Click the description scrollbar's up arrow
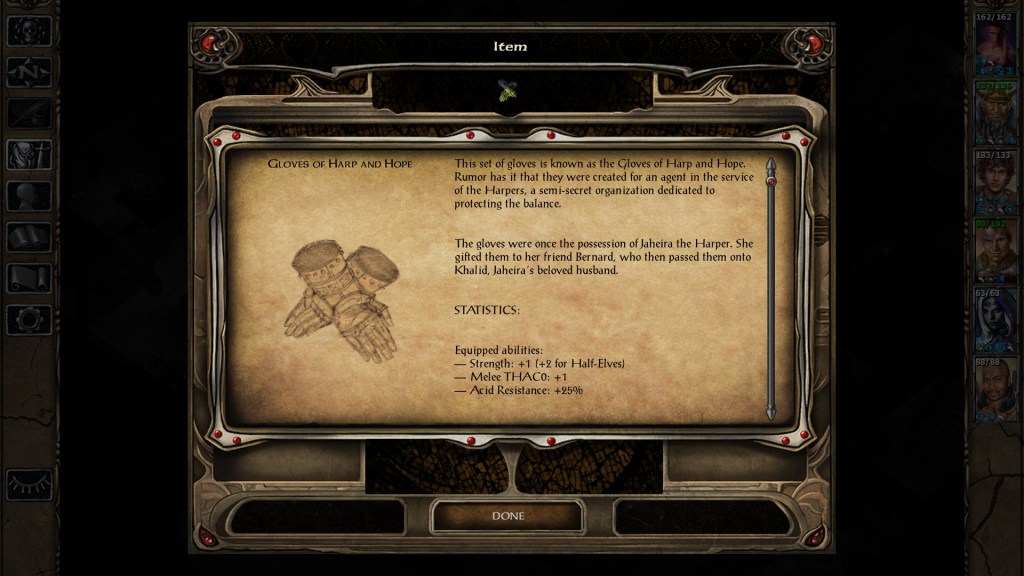The image size is (1024, 576). [770, 163]
